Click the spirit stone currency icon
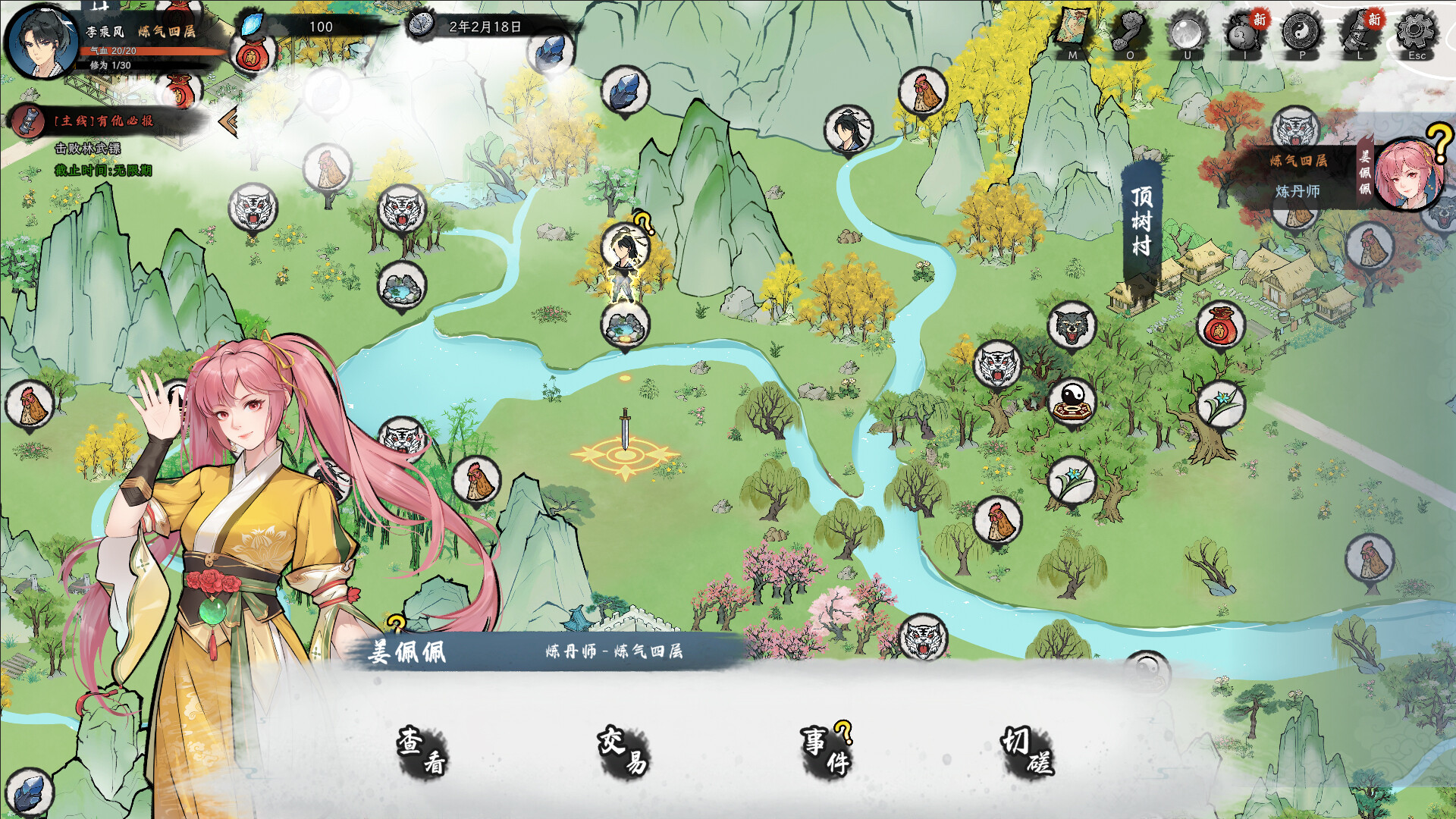This screenshot has height=819, width=1456. click(251, 25)
